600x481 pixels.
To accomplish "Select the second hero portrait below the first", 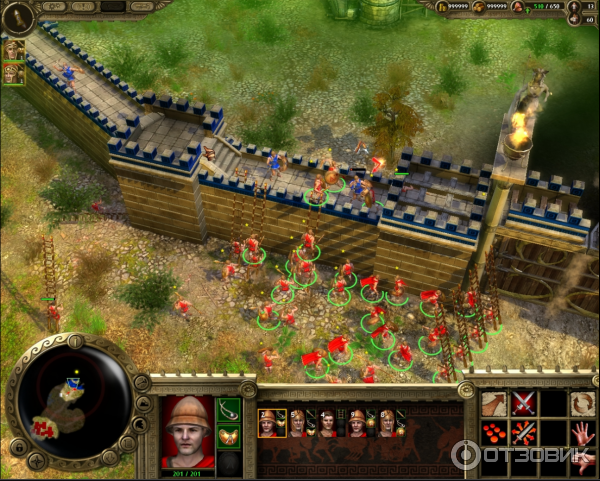I will [14, 73].
